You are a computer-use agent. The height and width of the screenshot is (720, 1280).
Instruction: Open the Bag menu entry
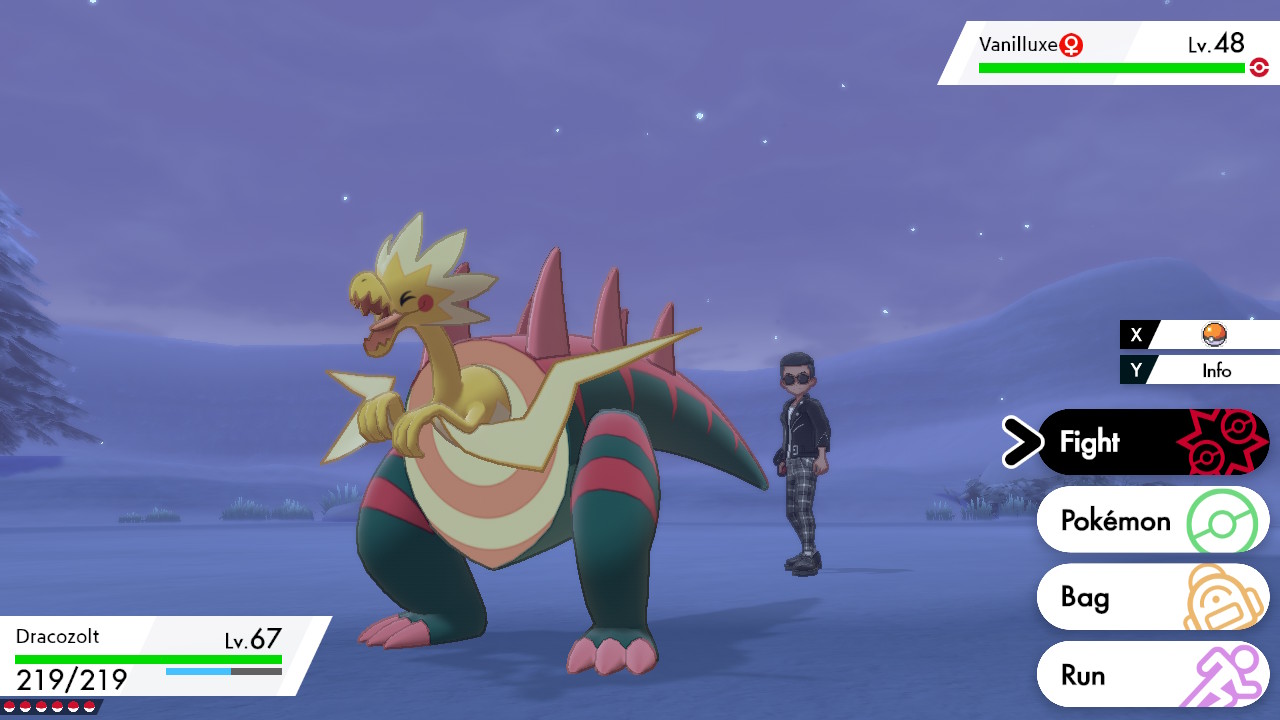coord(1084,597)
